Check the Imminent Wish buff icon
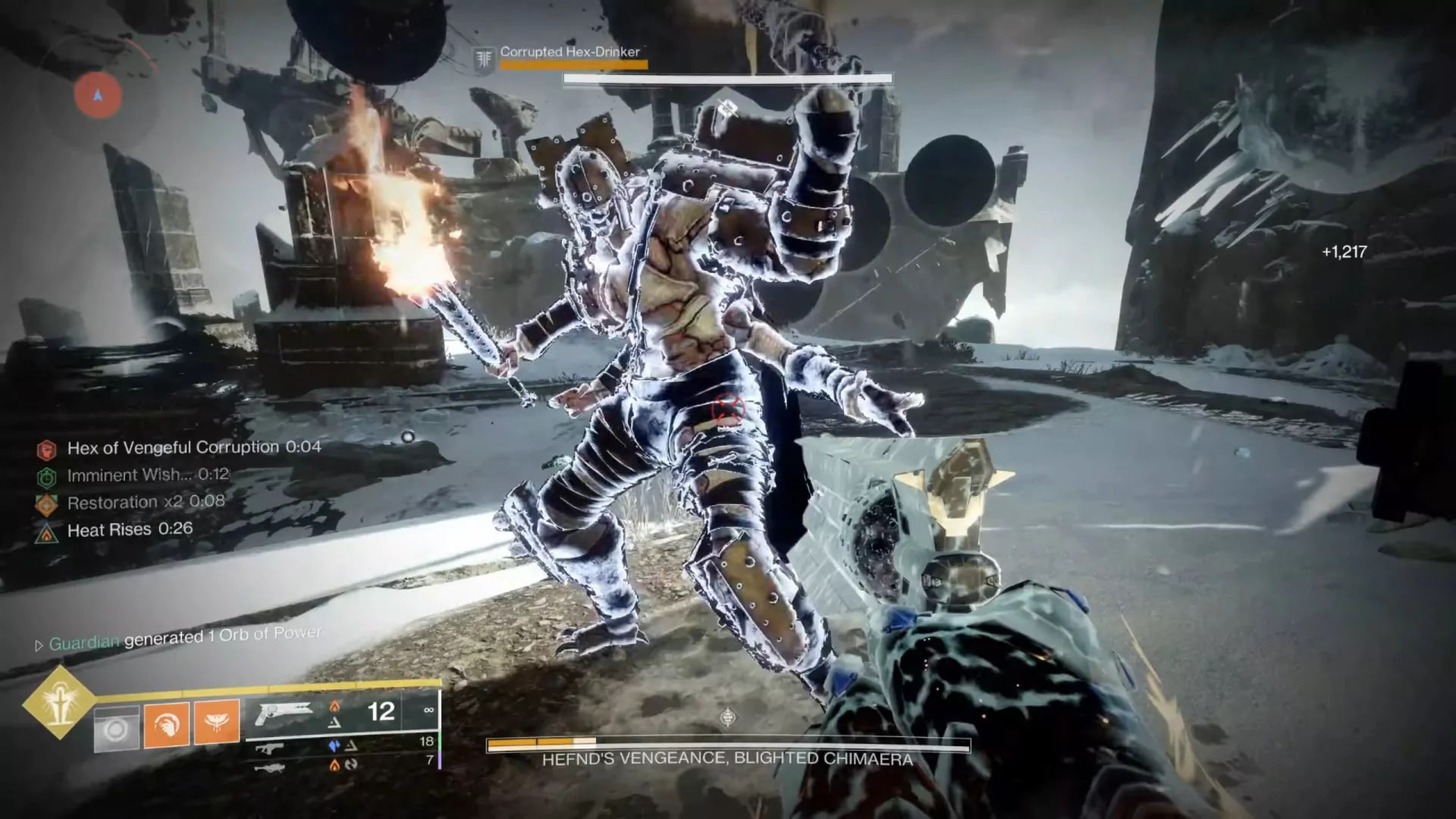 pyautogui.click(x=47, y=477)
